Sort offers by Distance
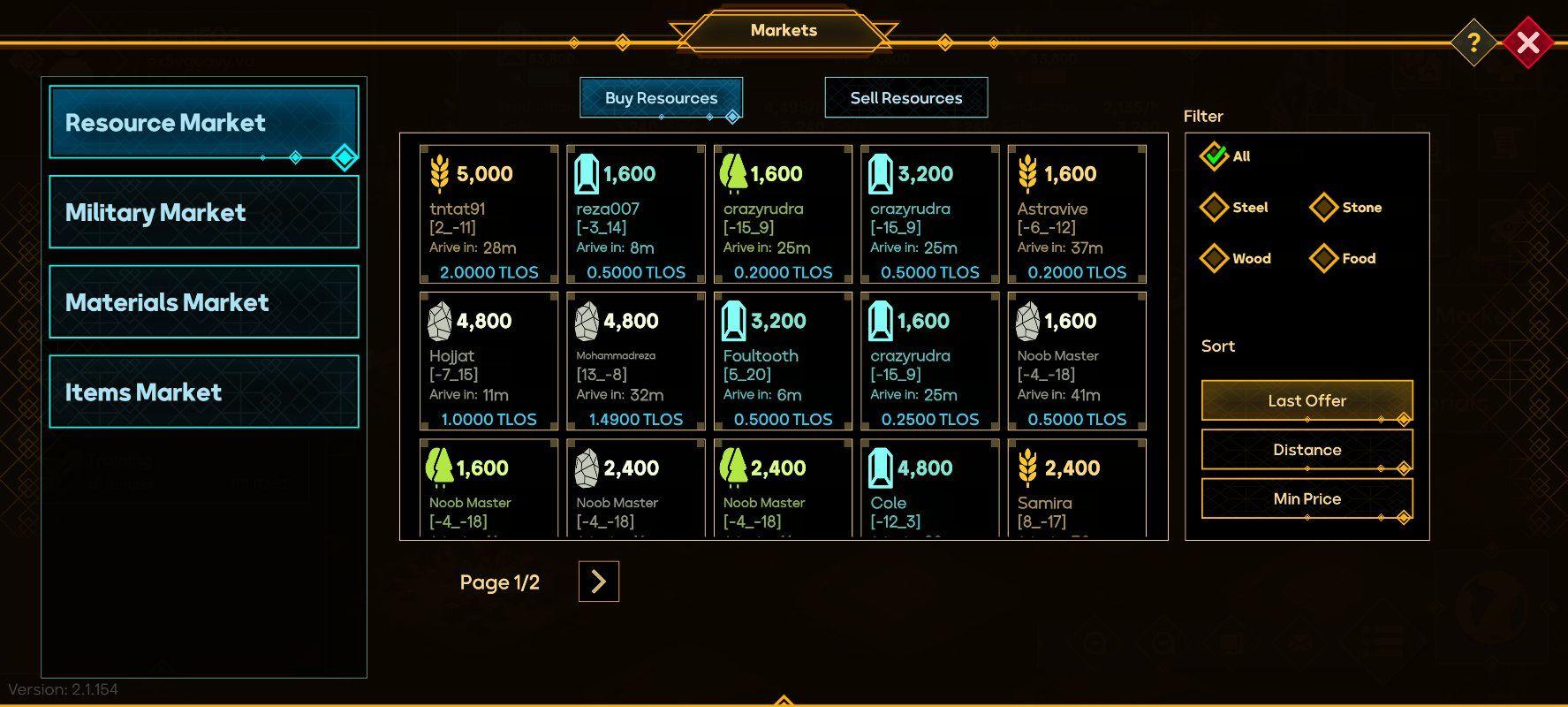 pos(1307,449)
